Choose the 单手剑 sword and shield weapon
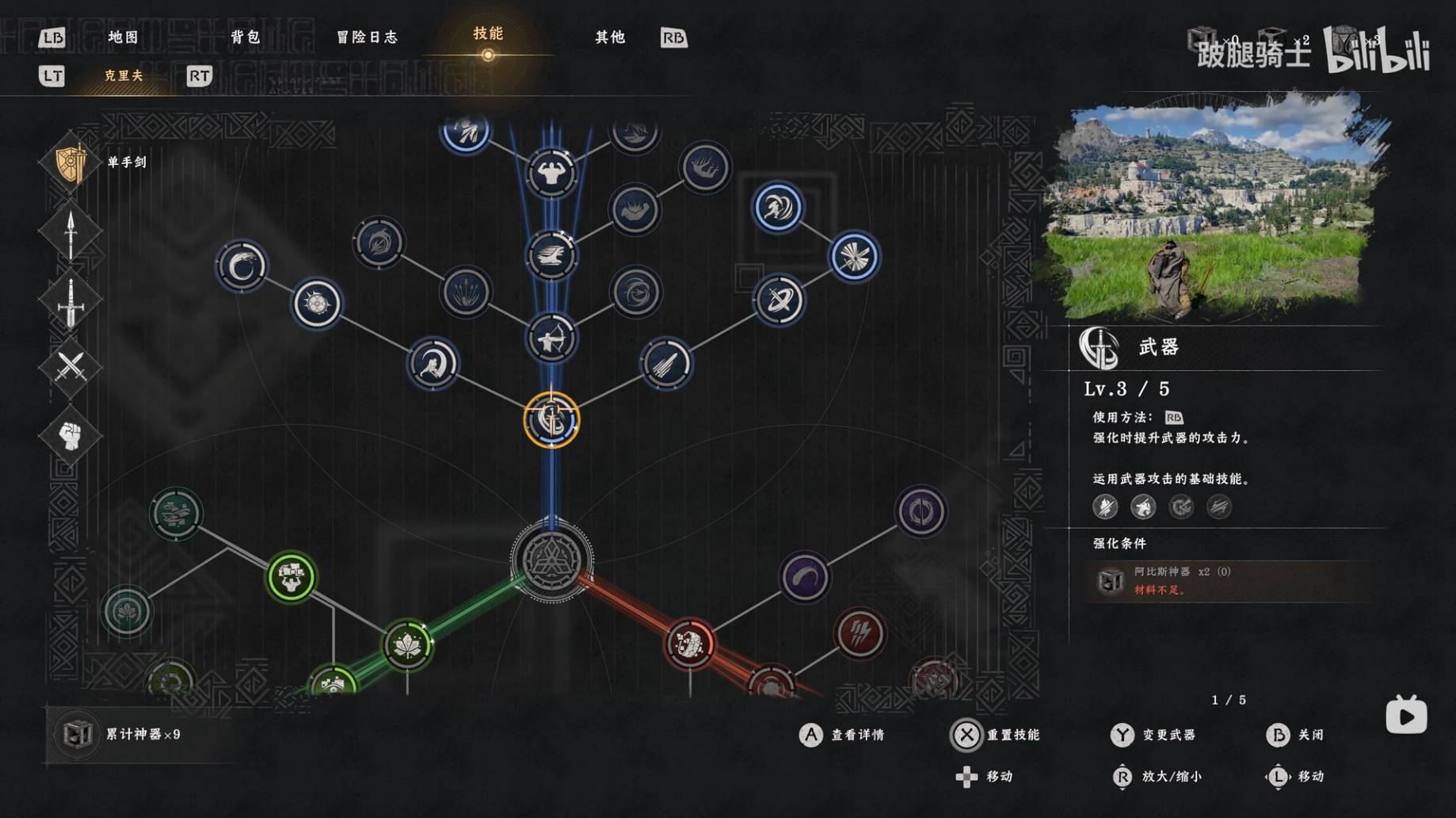The image size is (1456, 818). (71, 162)
